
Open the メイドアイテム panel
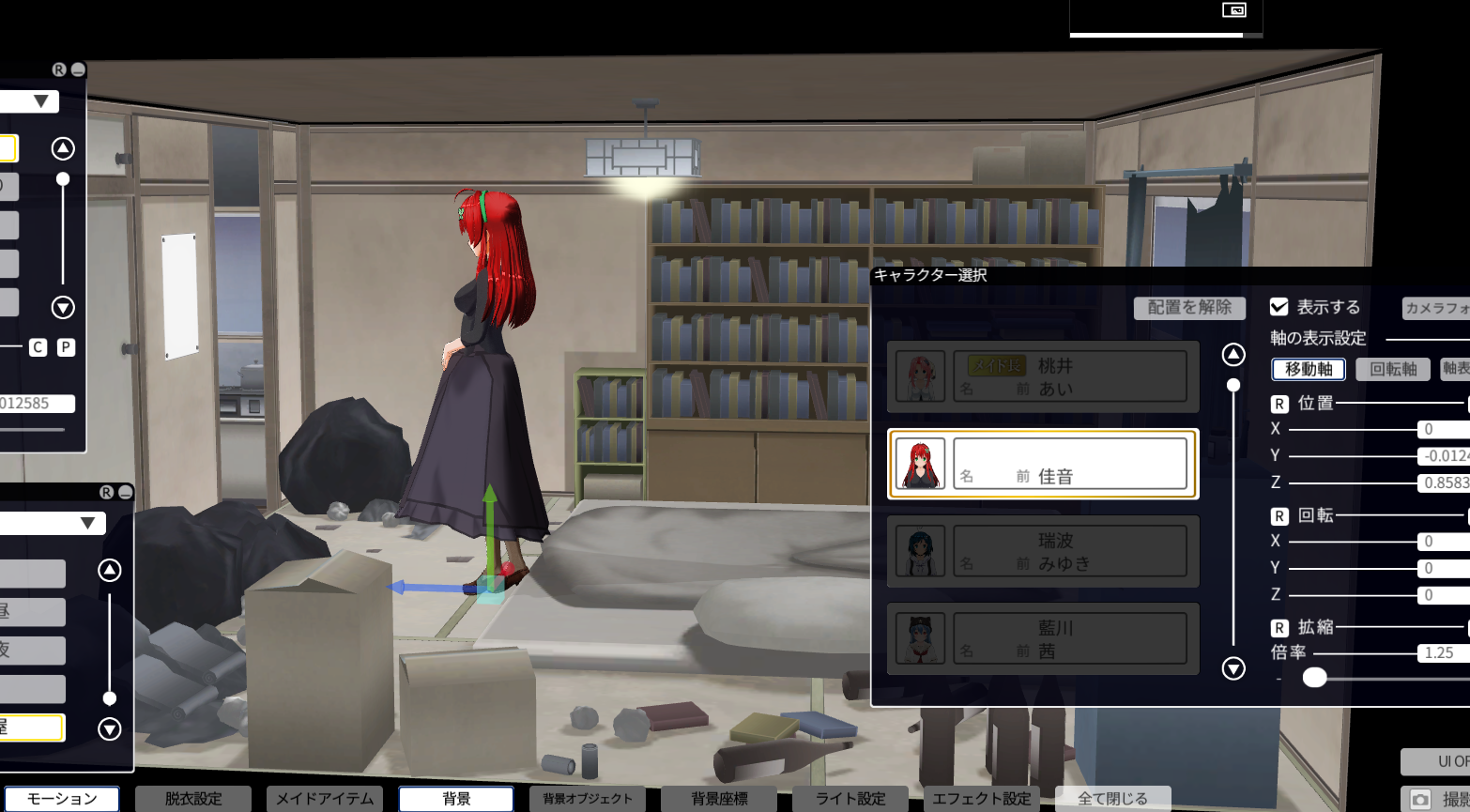[x=325, y=799]
